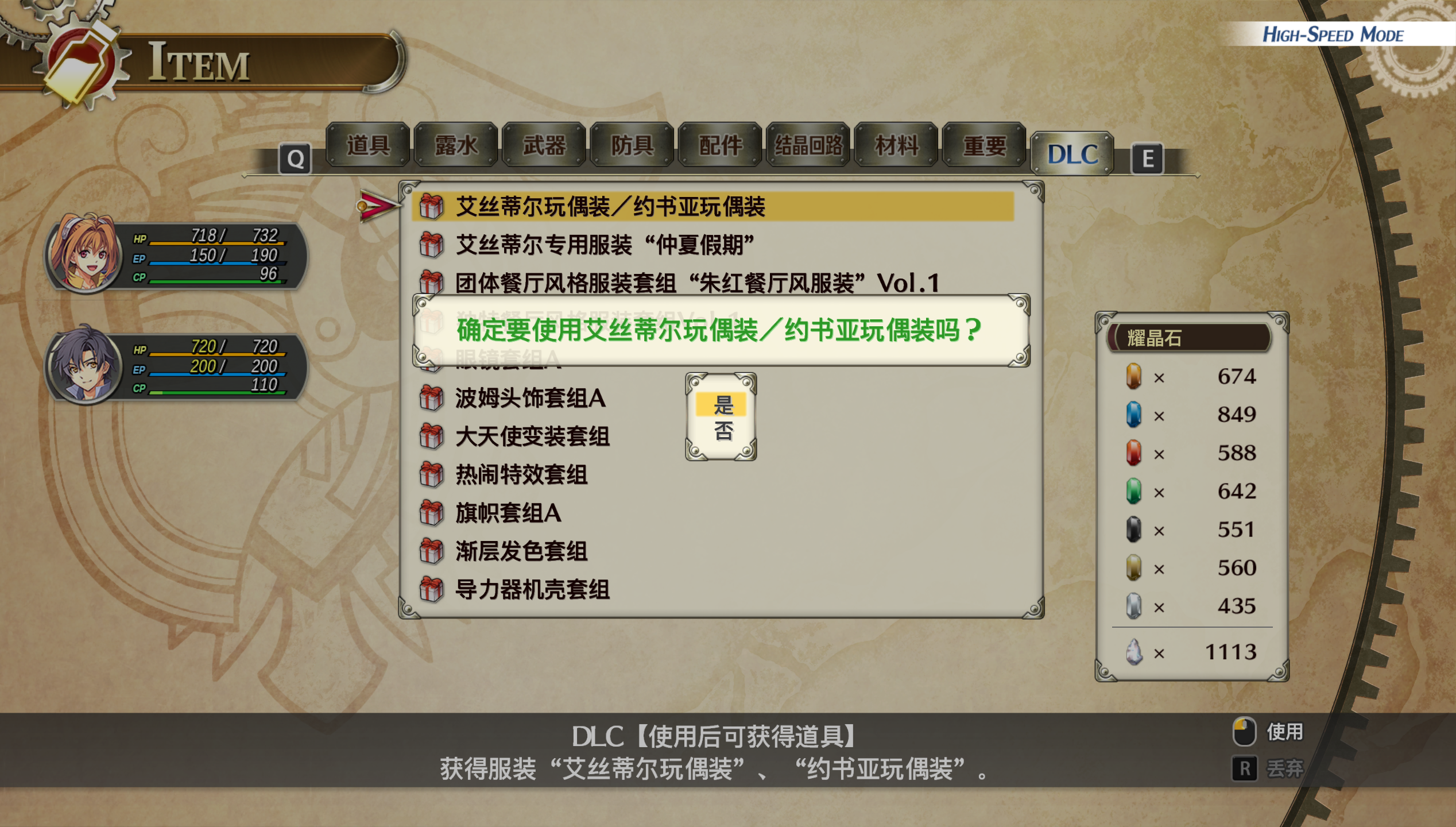Screen dimensions: 1456x827
Task: Select 艾丝蒂尔玩偶装／约书亚玩偶装 item row
Action: click(610, 207)
